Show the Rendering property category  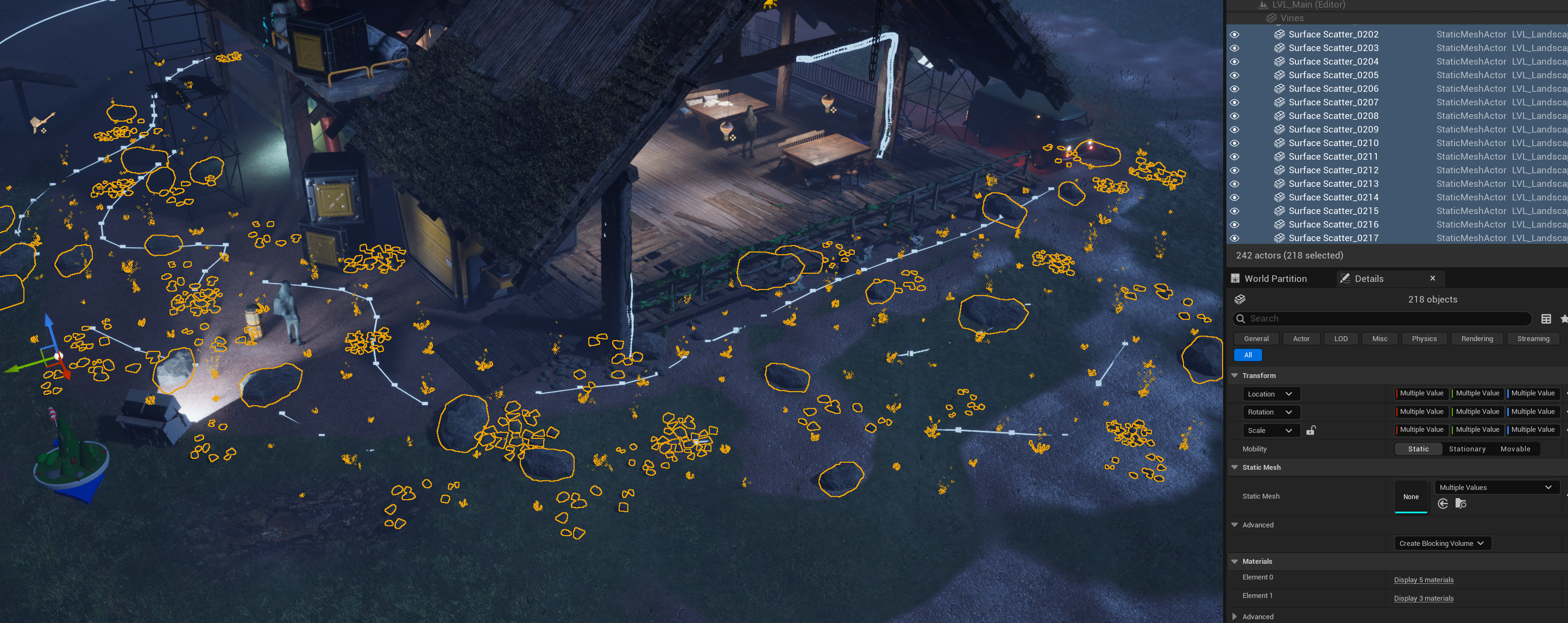point(1477,338)
